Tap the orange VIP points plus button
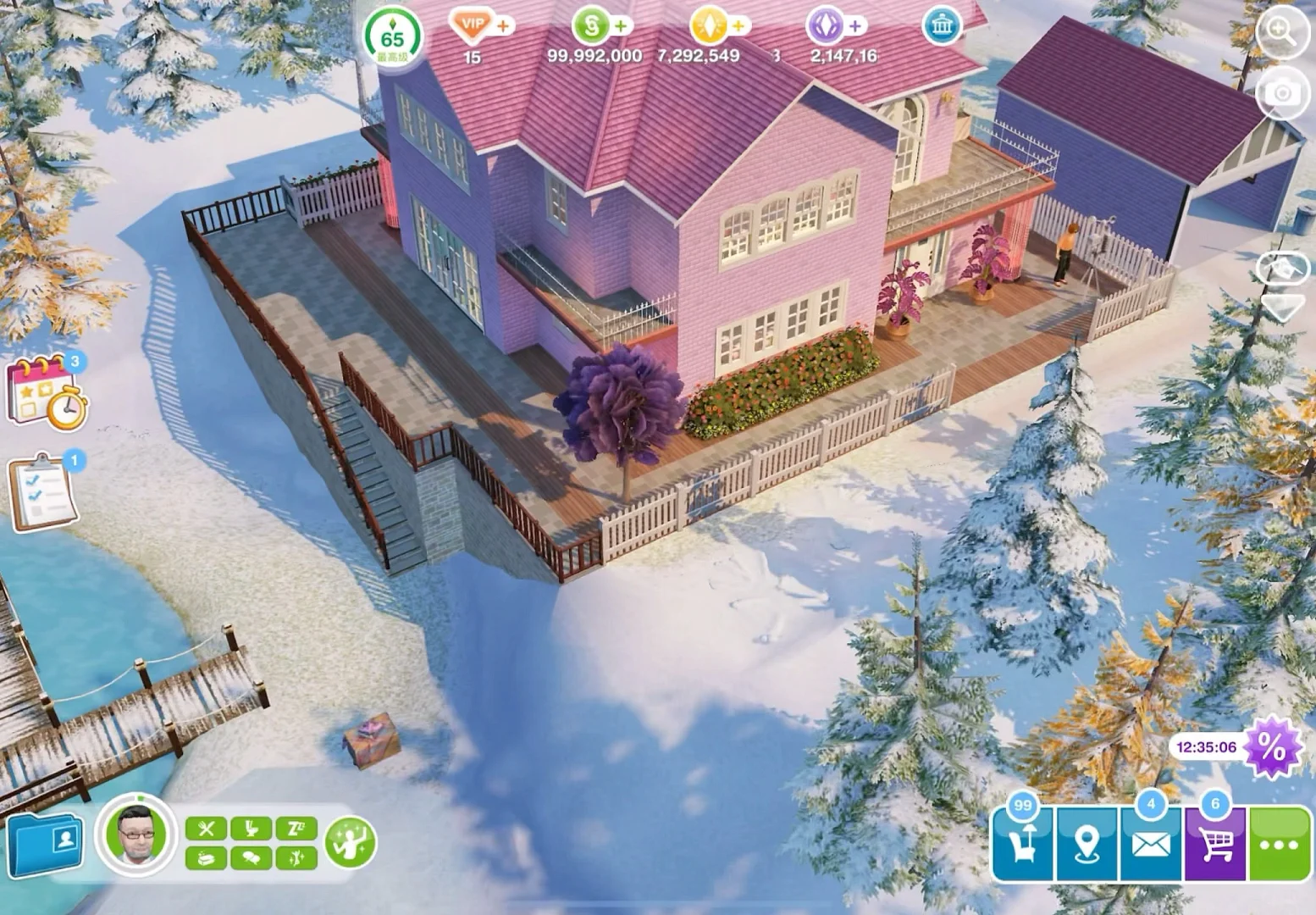This screenshot has height=915, width=1316. coord(503,26)
